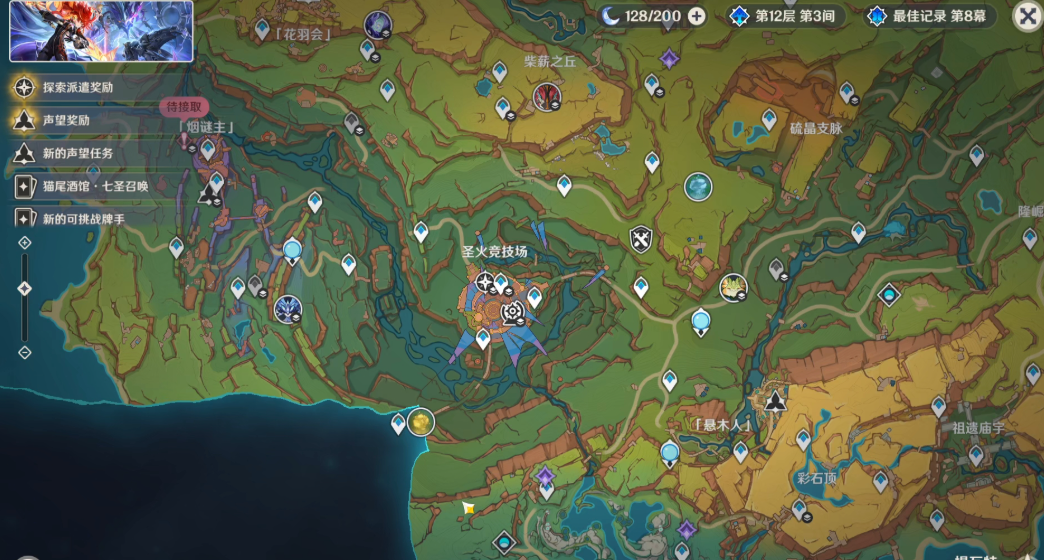Select the tribe marker beside 「悬木人」
The image size is (1044, 560).
[775, 402]
